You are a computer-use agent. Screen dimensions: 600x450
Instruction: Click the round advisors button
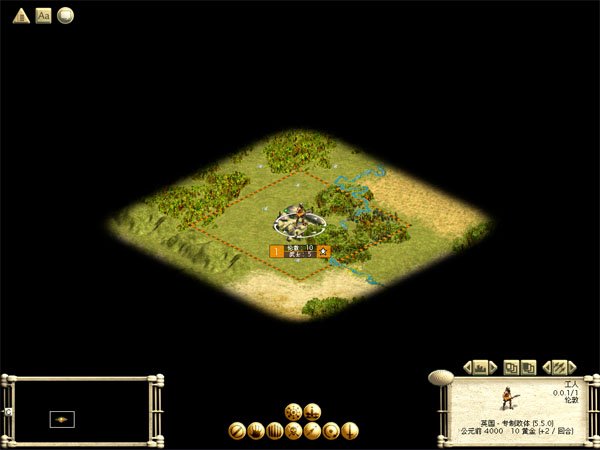[x=66, y=15]
